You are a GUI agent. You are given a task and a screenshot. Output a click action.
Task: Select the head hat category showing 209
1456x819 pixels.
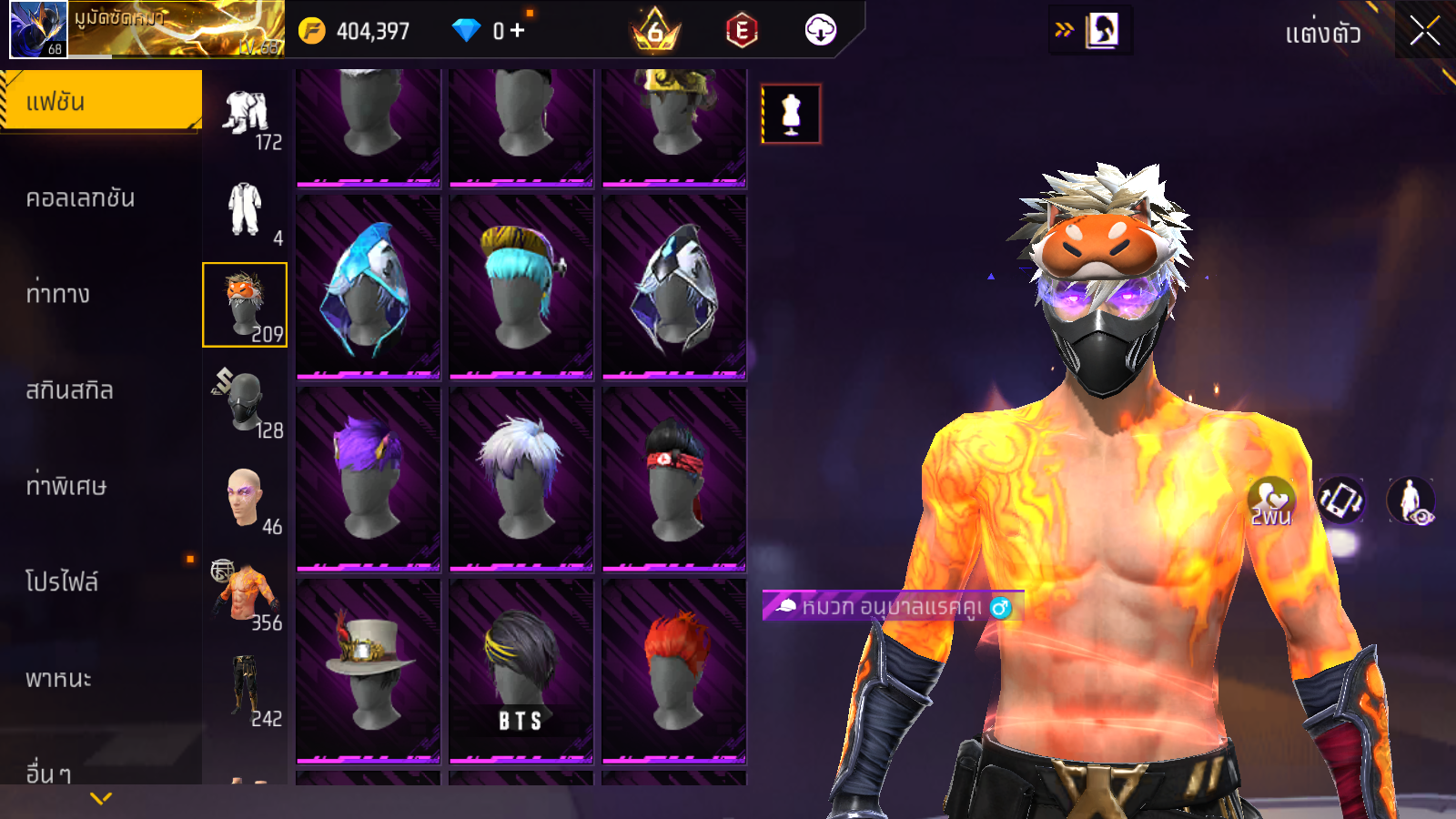245,305
